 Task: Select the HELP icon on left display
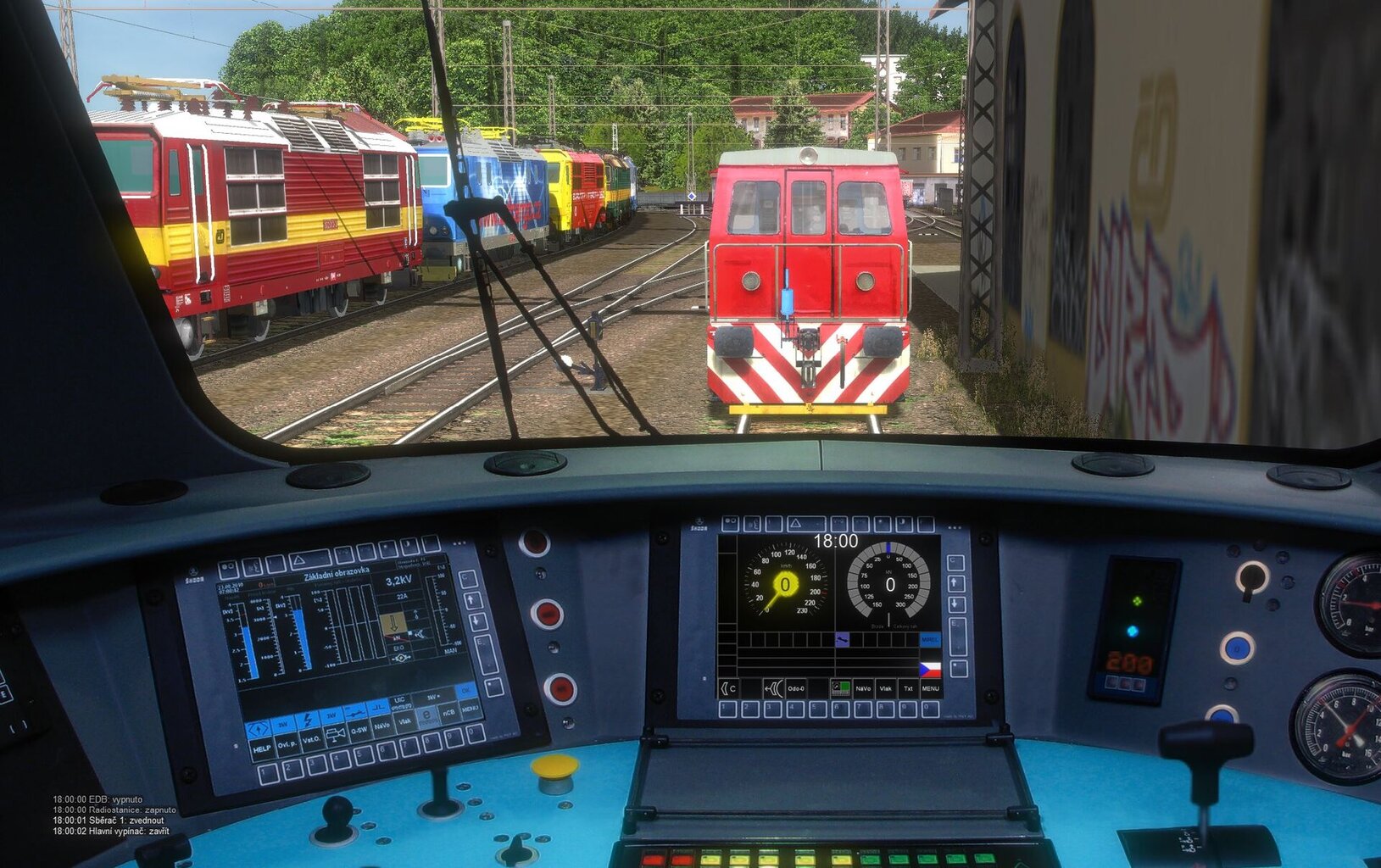coord(261,748)
